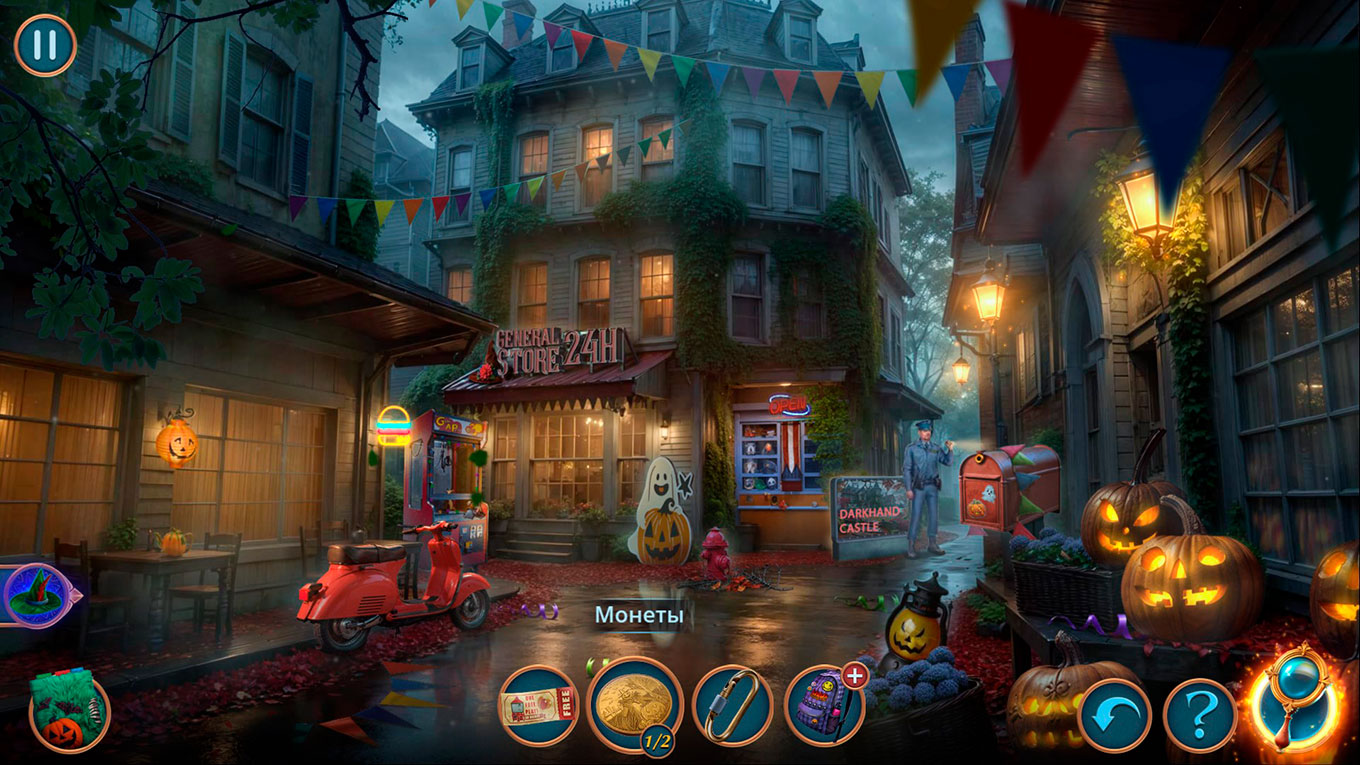
Task: Select the free ticket inventory item
Action: click(x=538, y=706)
